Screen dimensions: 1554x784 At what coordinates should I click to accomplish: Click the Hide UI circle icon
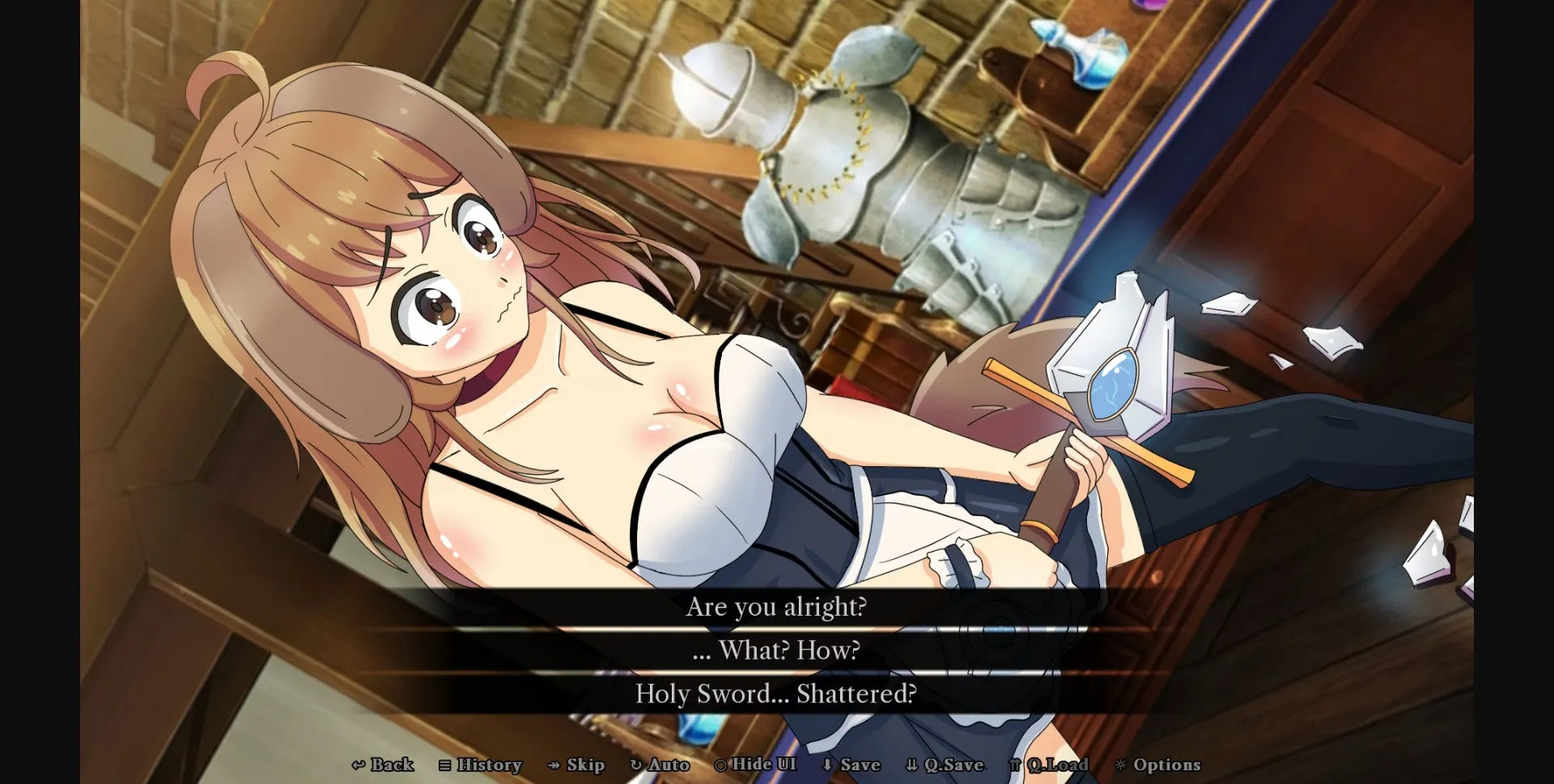pos(719,765)
